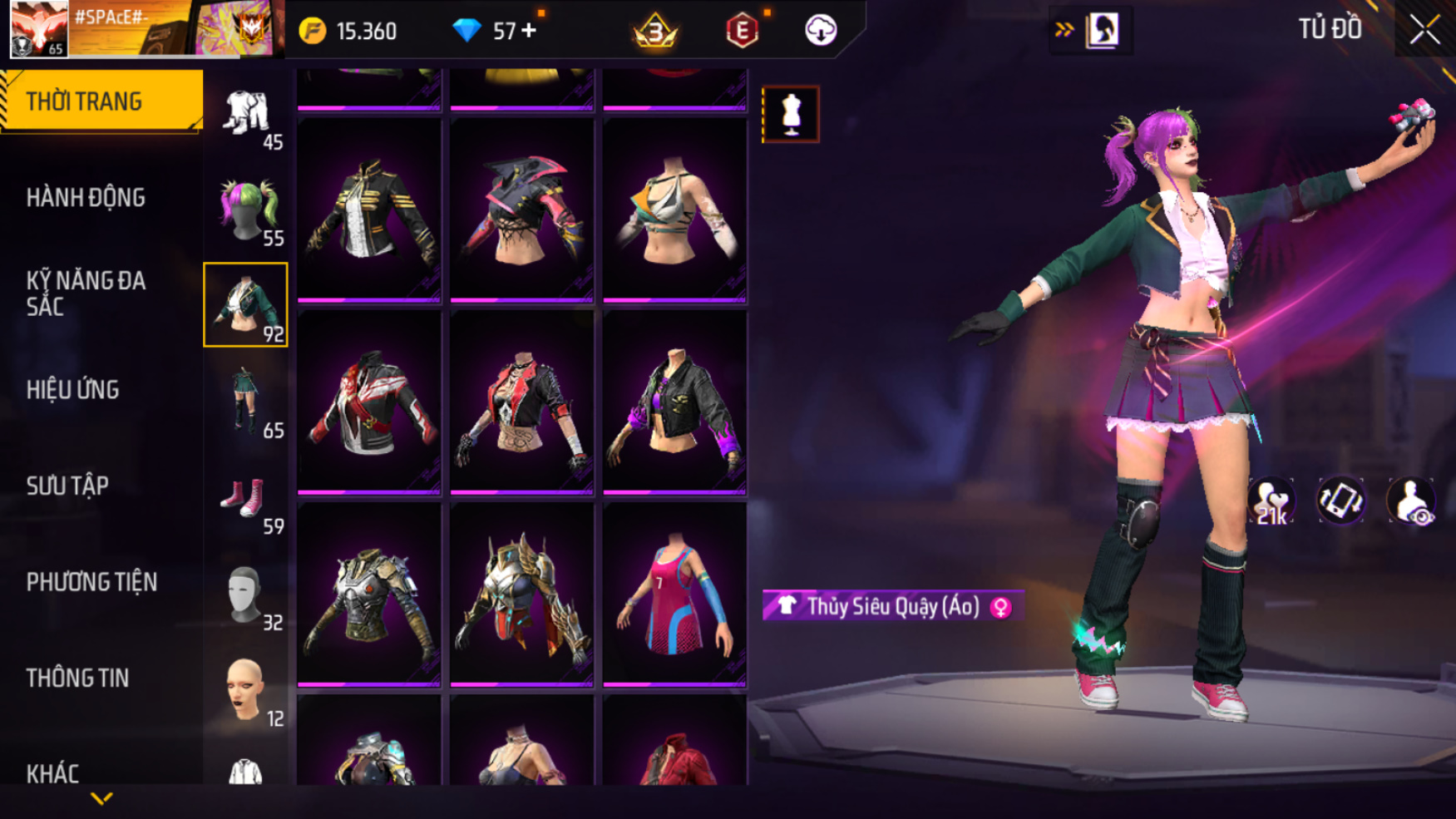
Task: Choose the full outfit set category icon
Action: click(x=246, y=114)
